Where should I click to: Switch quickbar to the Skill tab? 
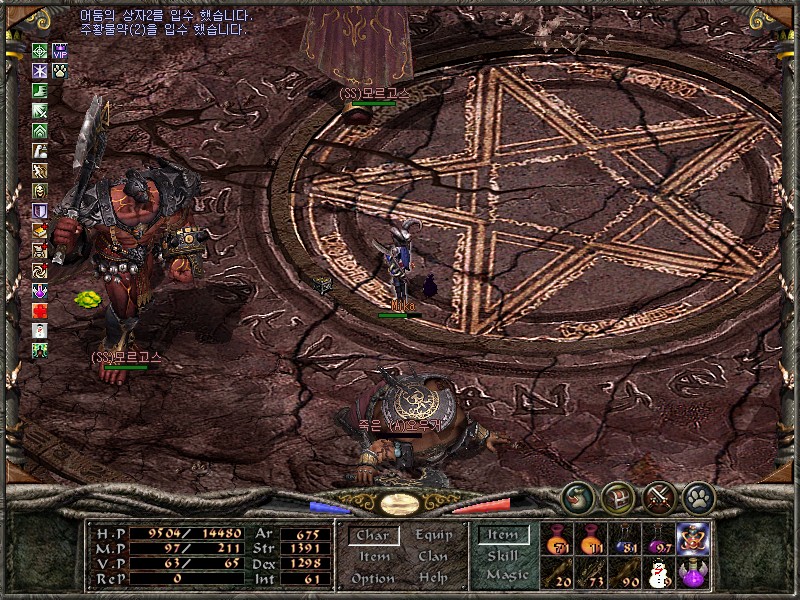503,555
